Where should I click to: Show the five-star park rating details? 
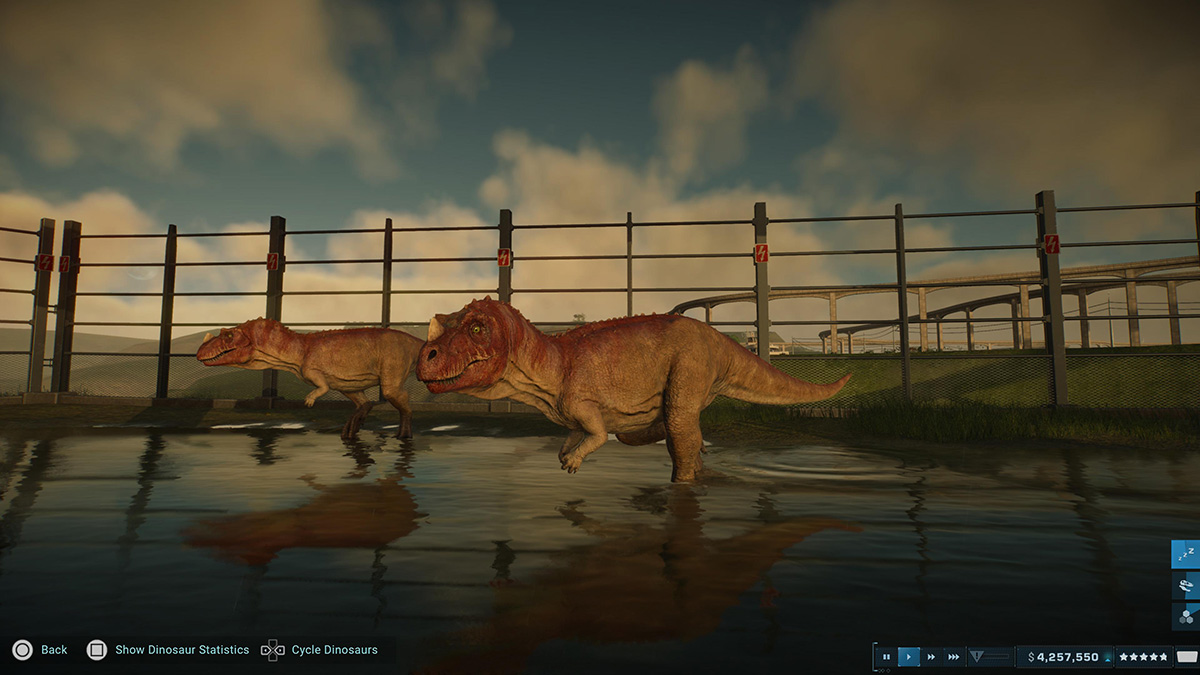[x=1143, y=657]
